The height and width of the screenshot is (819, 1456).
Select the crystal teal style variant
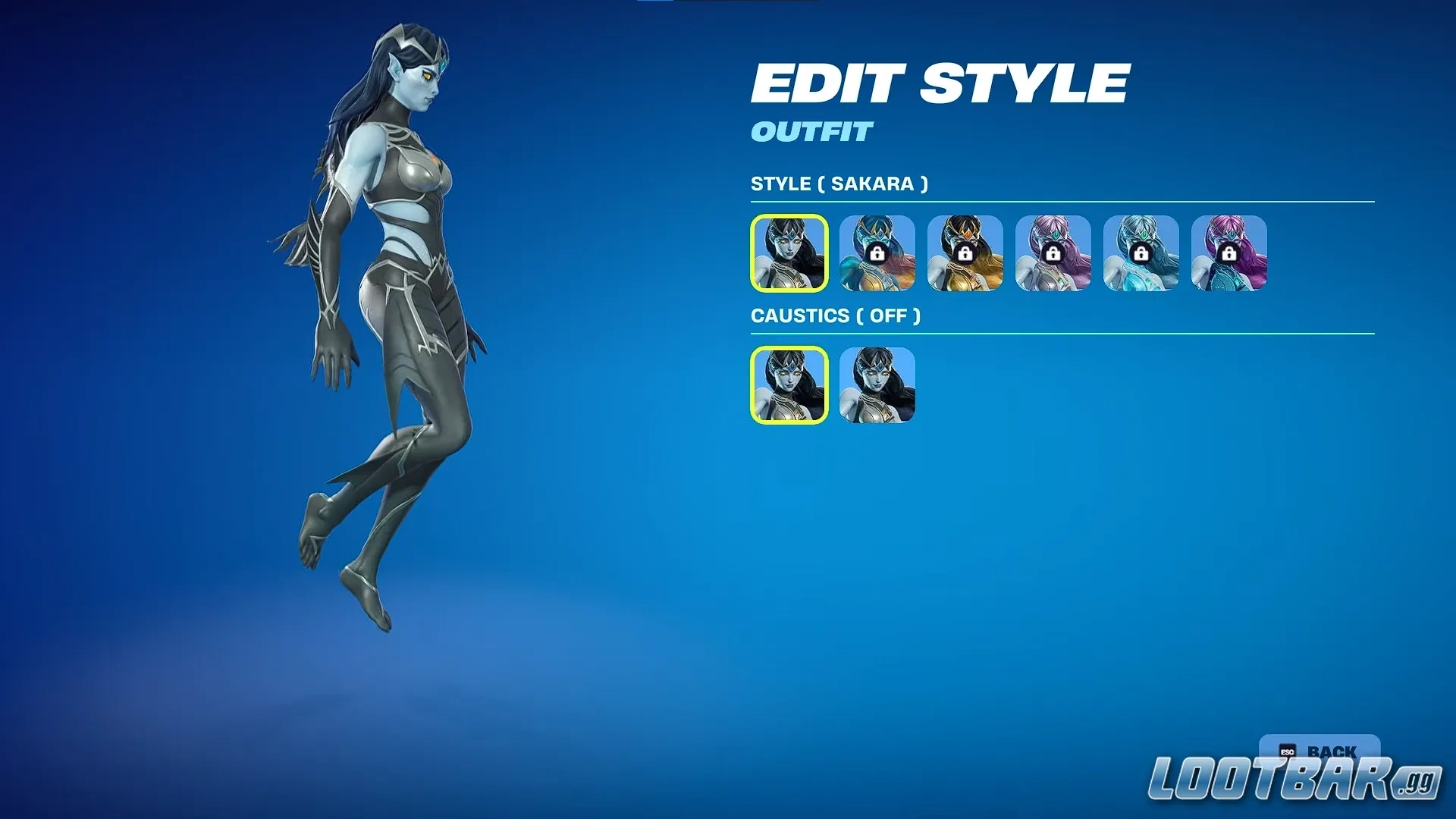click(x=1141, y=254)
